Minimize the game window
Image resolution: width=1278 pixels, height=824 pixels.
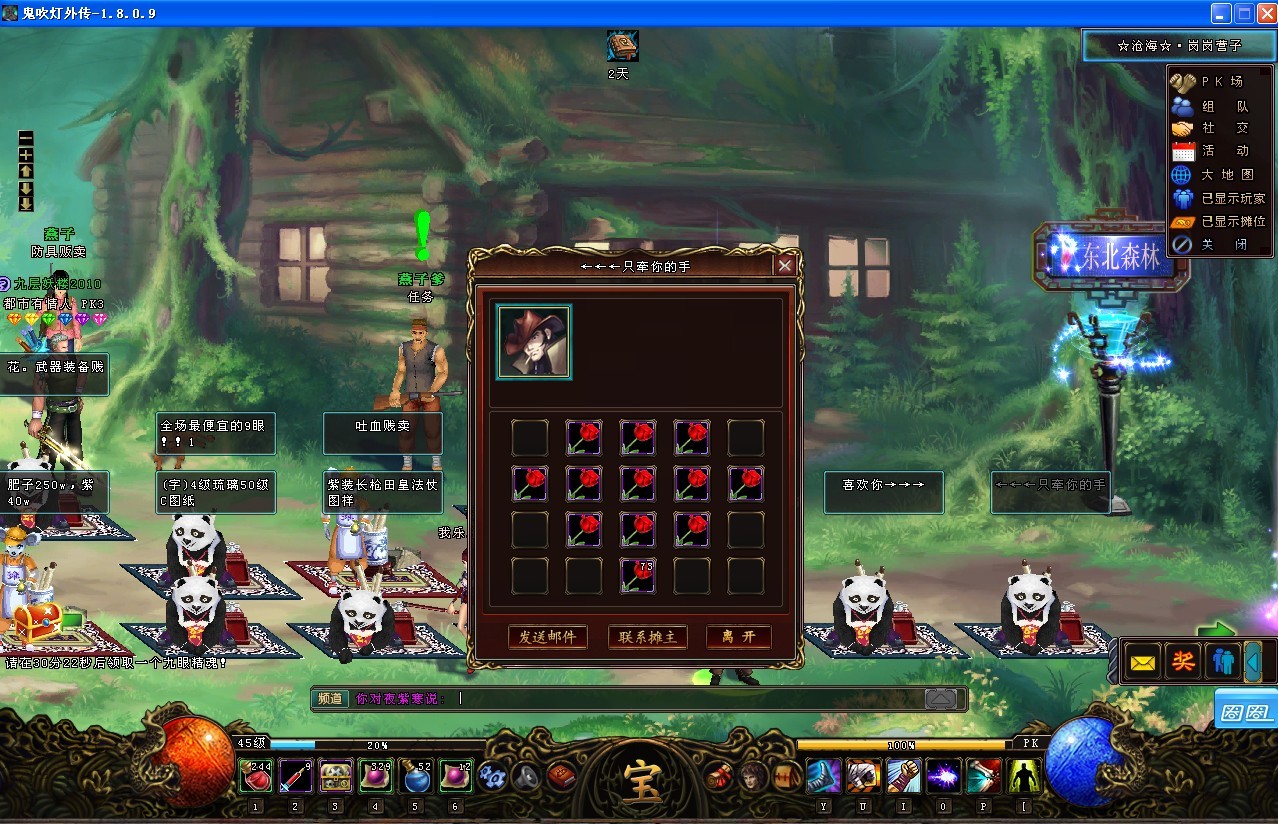1221,13
